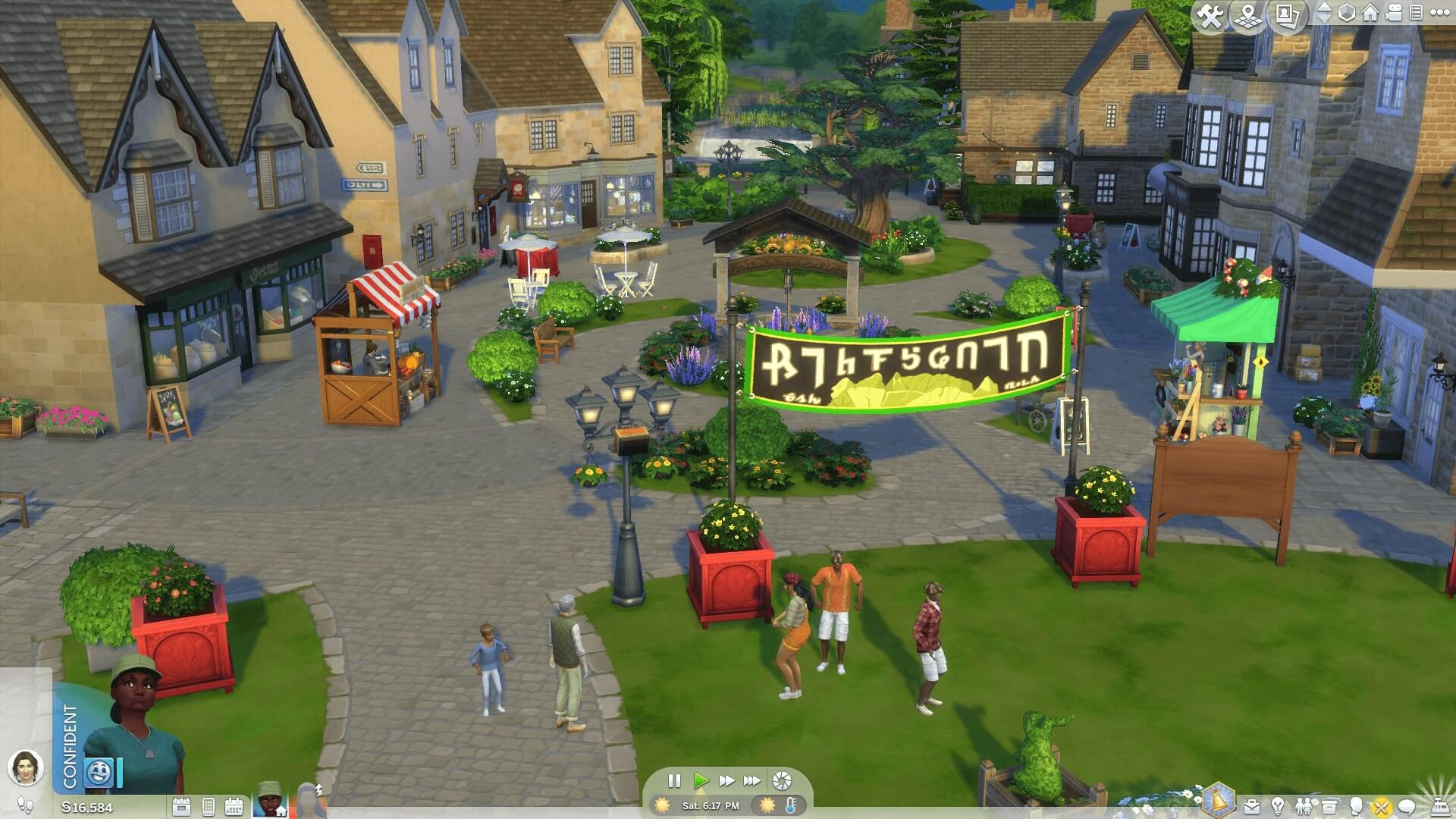Viewport: 1456px width, 819px height.
Task: Open the Gallery photos icon
Action: (1287, 14)
